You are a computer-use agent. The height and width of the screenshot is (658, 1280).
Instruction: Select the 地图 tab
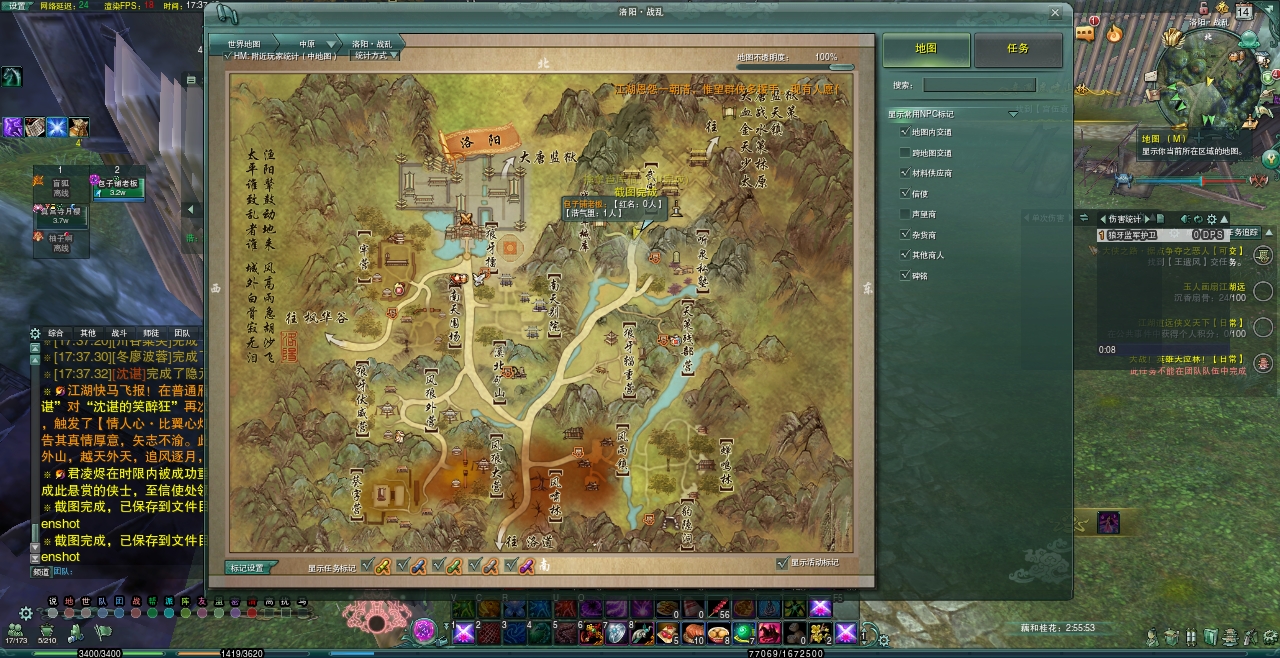coord(926,49)
